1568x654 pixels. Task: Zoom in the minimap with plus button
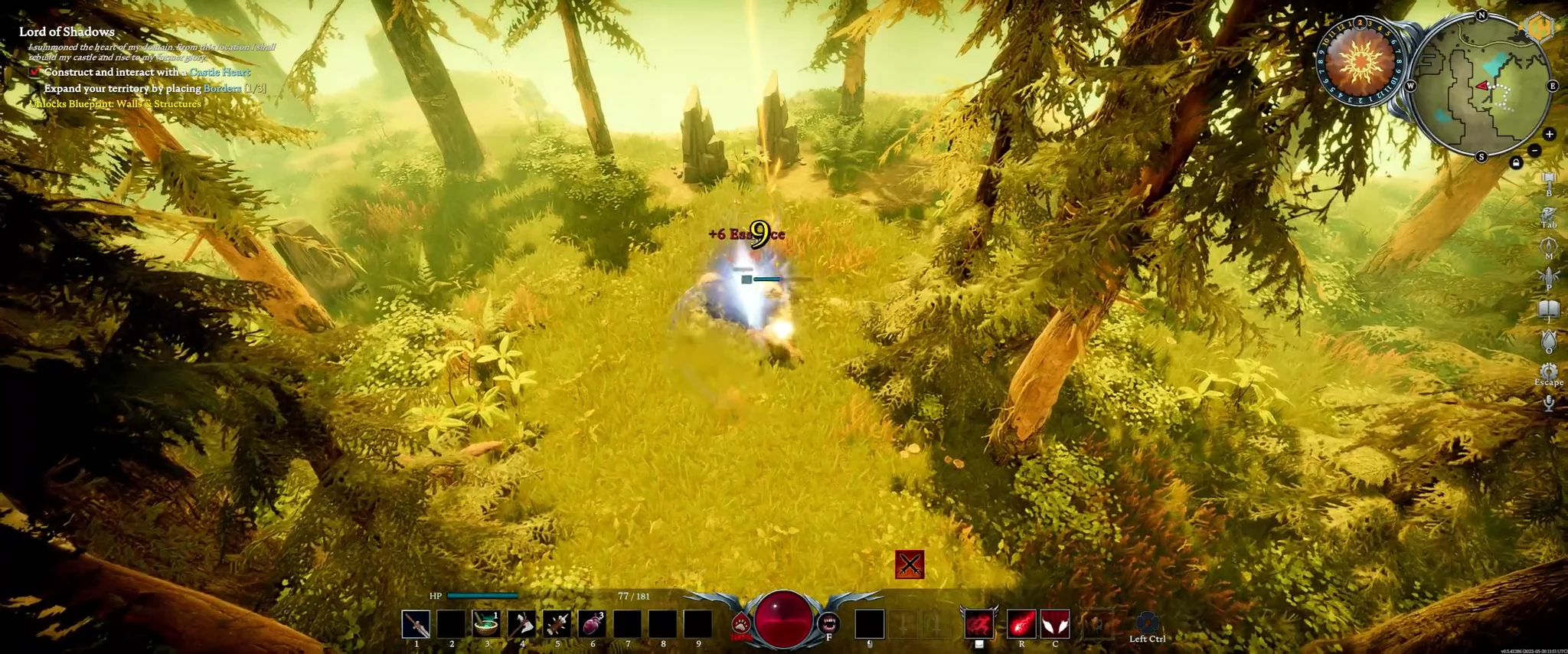point(1549,134)
